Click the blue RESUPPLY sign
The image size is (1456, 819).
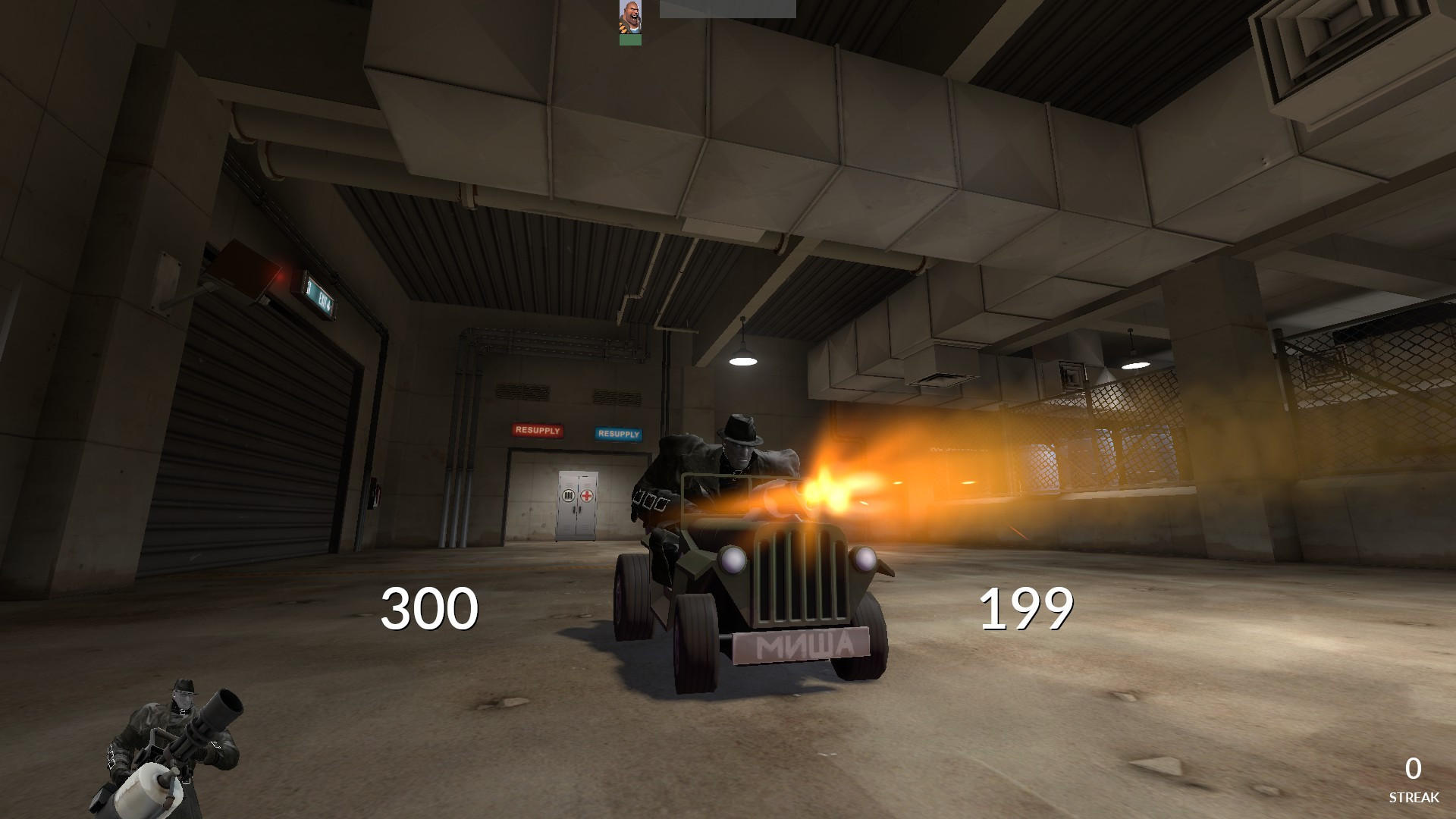(620, 433)
